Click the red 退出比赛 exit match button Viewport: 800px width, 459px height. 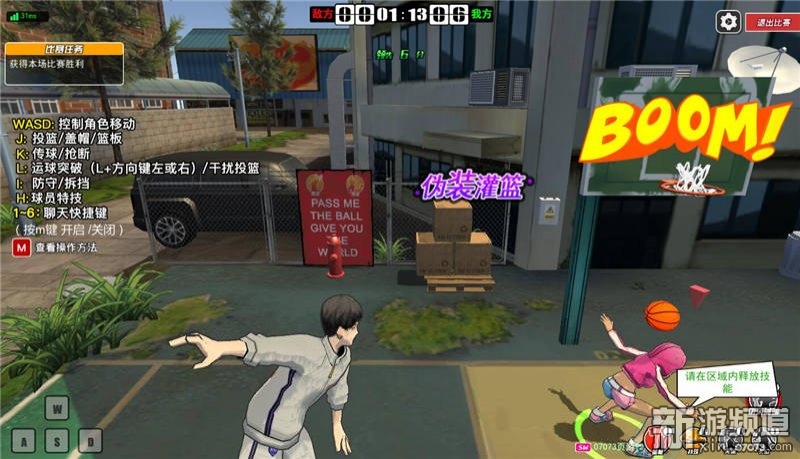(x=770, y=21)
